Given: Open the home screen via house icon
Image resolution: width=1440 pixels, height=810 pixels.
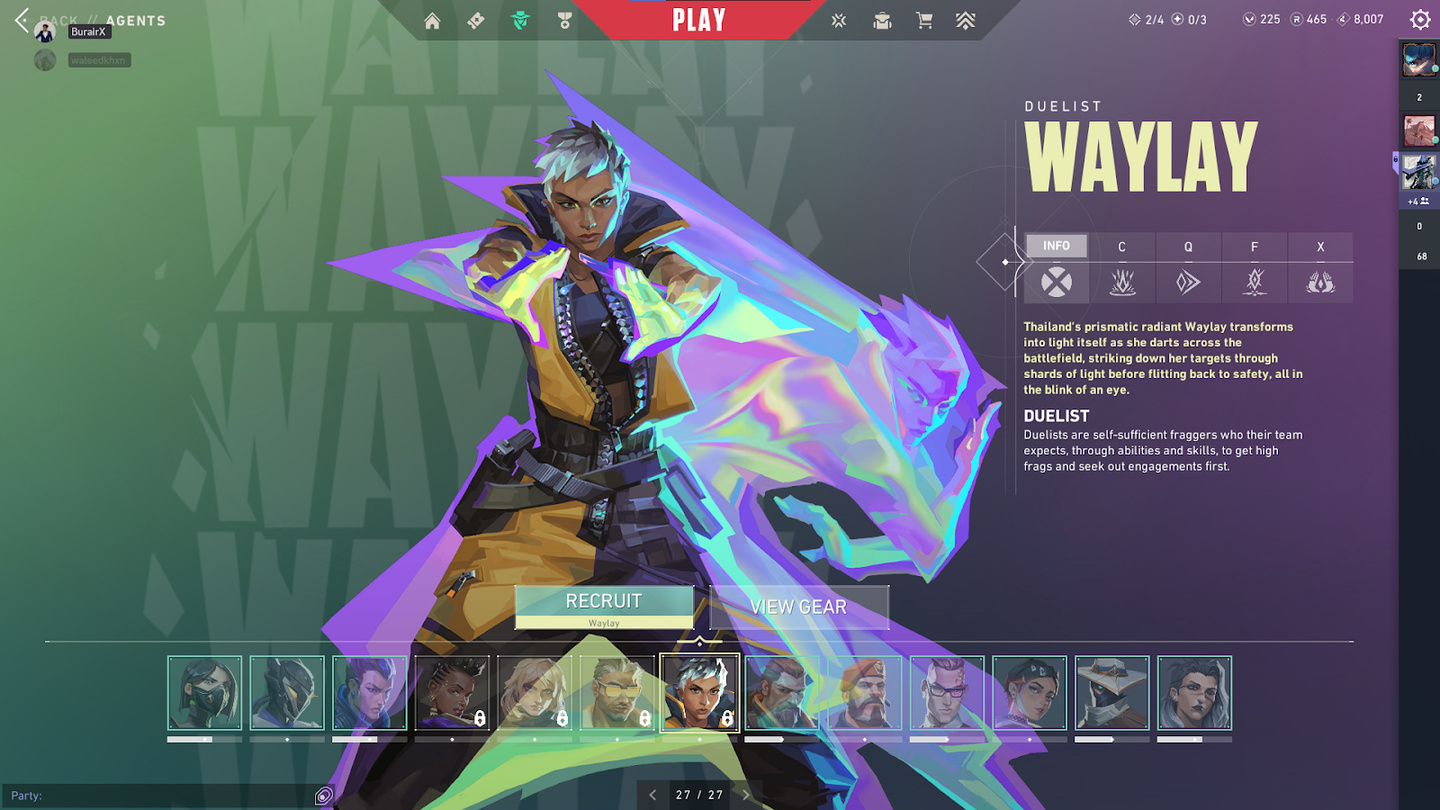Looking at the screenshot, I should (432, 21).
